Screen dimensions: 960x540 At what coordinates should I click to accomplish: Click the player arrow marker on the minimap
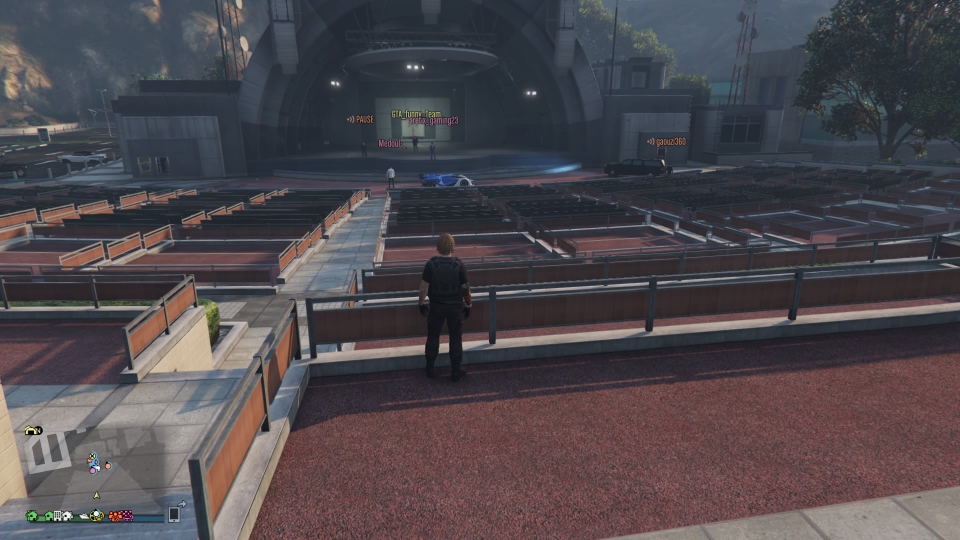(96, 495)
